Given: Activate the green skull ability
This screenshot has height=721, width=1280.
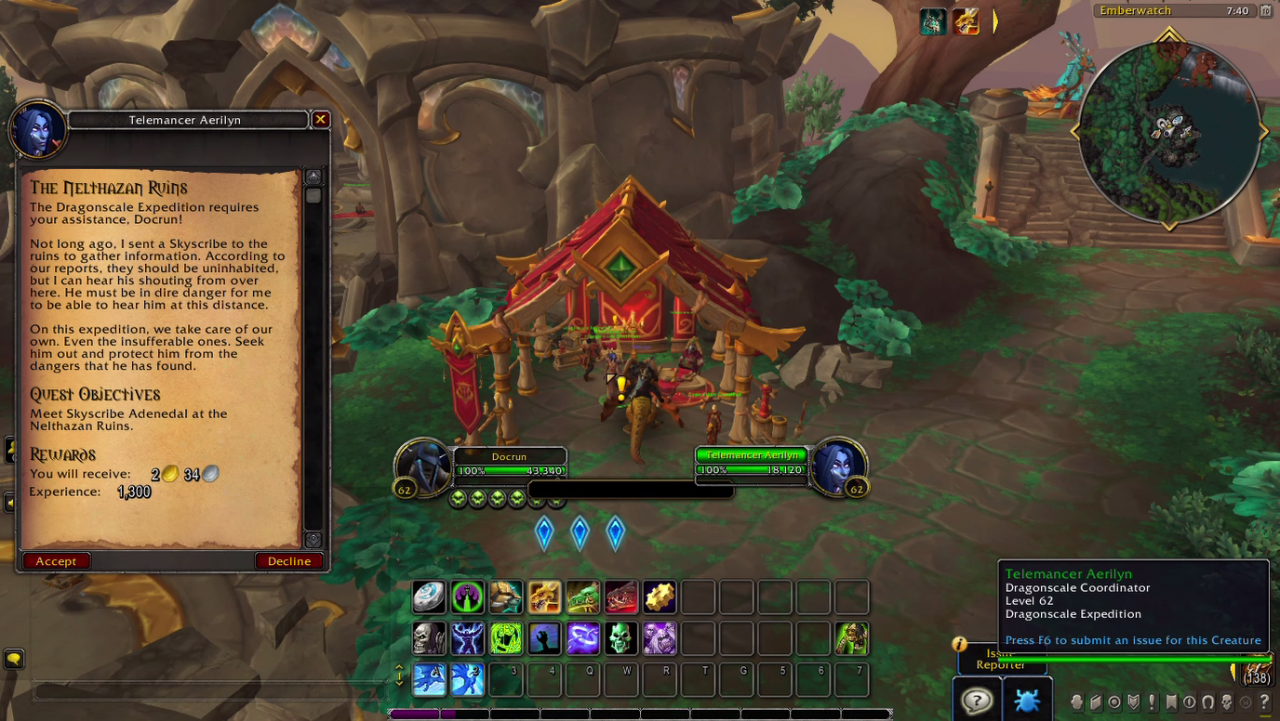Looking at the screenshot, I should pyautogui.click(x=621, y=638).
